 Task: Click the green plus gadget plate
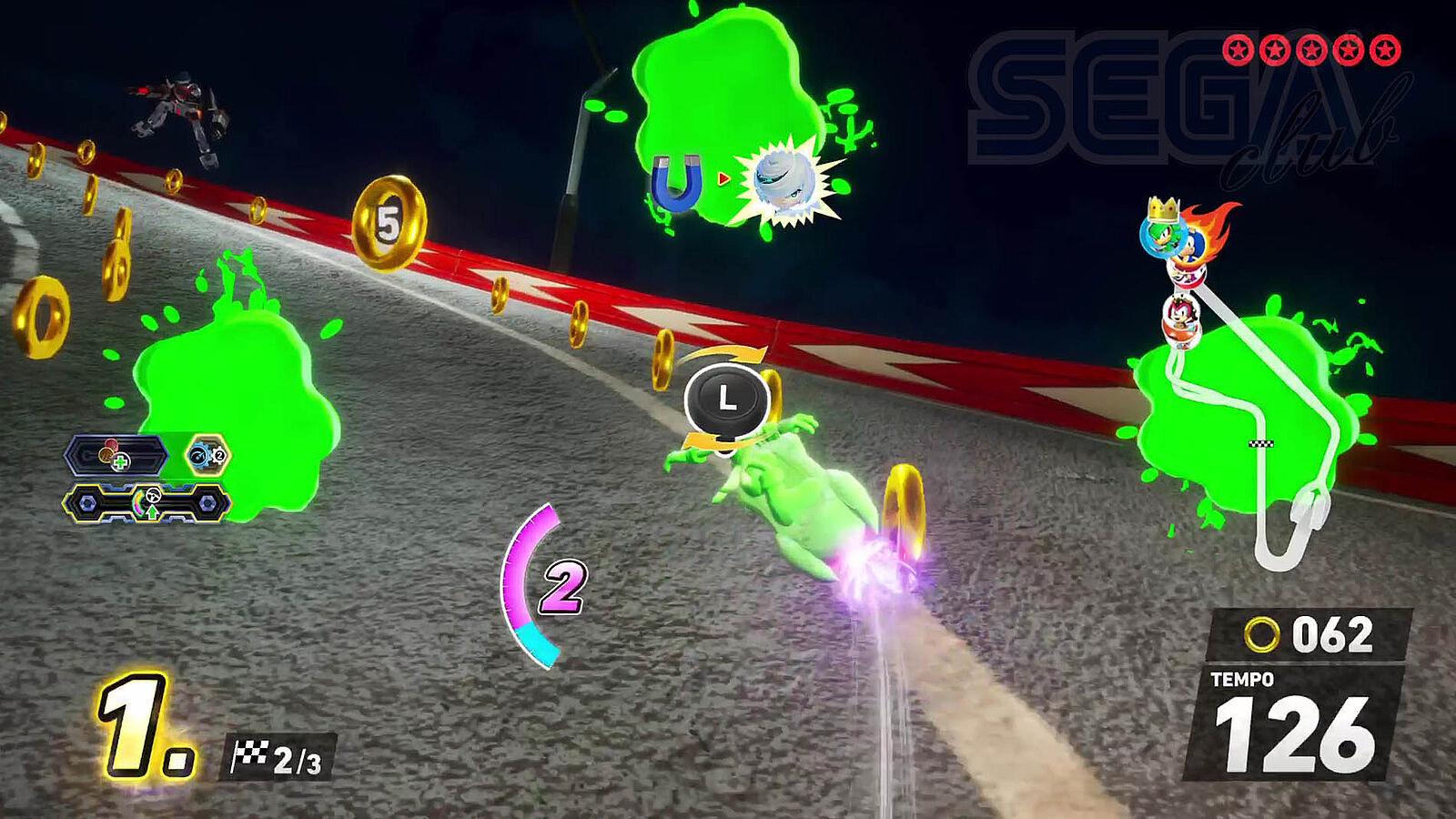115,457
